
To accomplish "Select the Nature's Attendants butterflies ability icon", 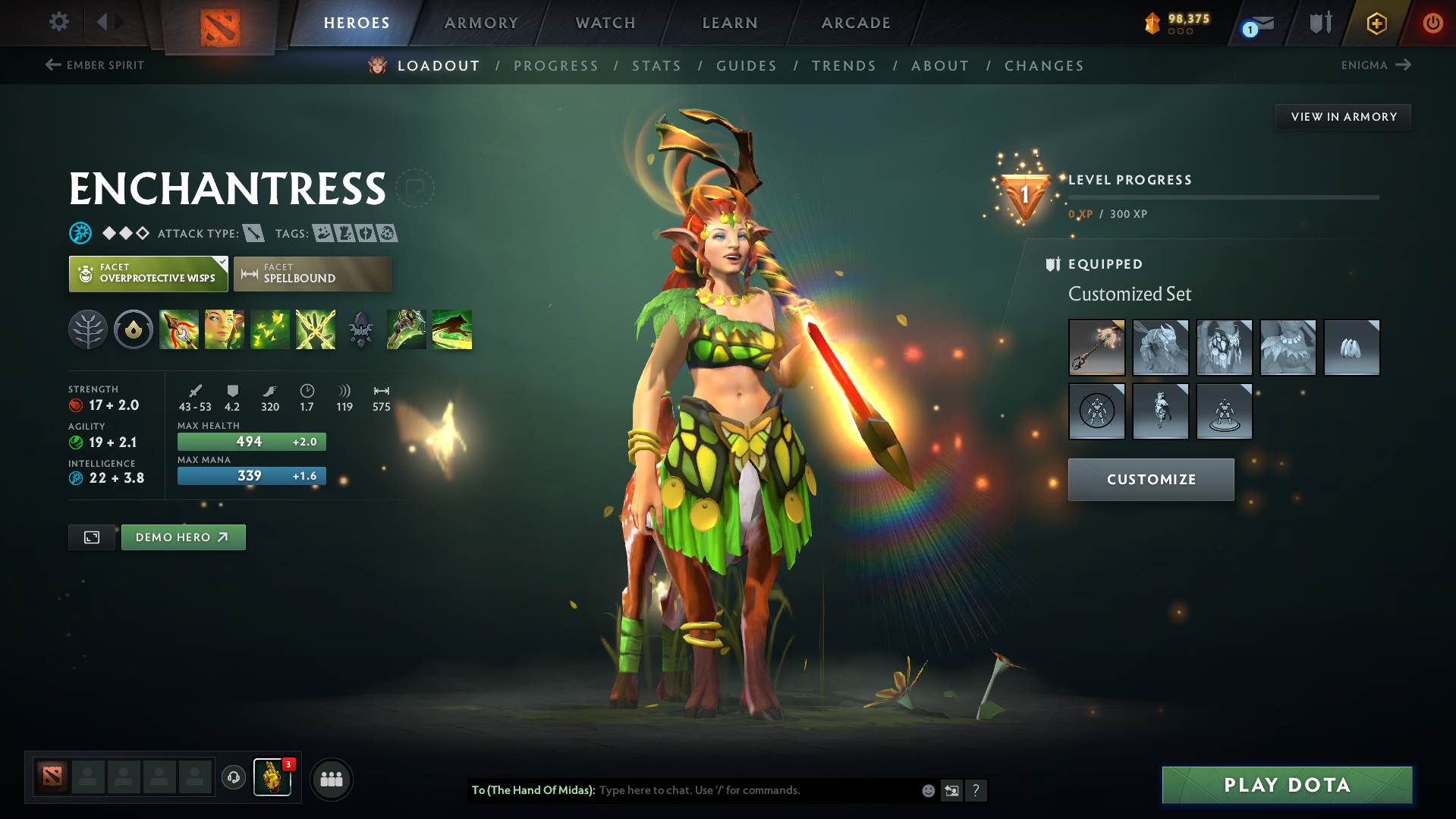I will pos(269,329).
